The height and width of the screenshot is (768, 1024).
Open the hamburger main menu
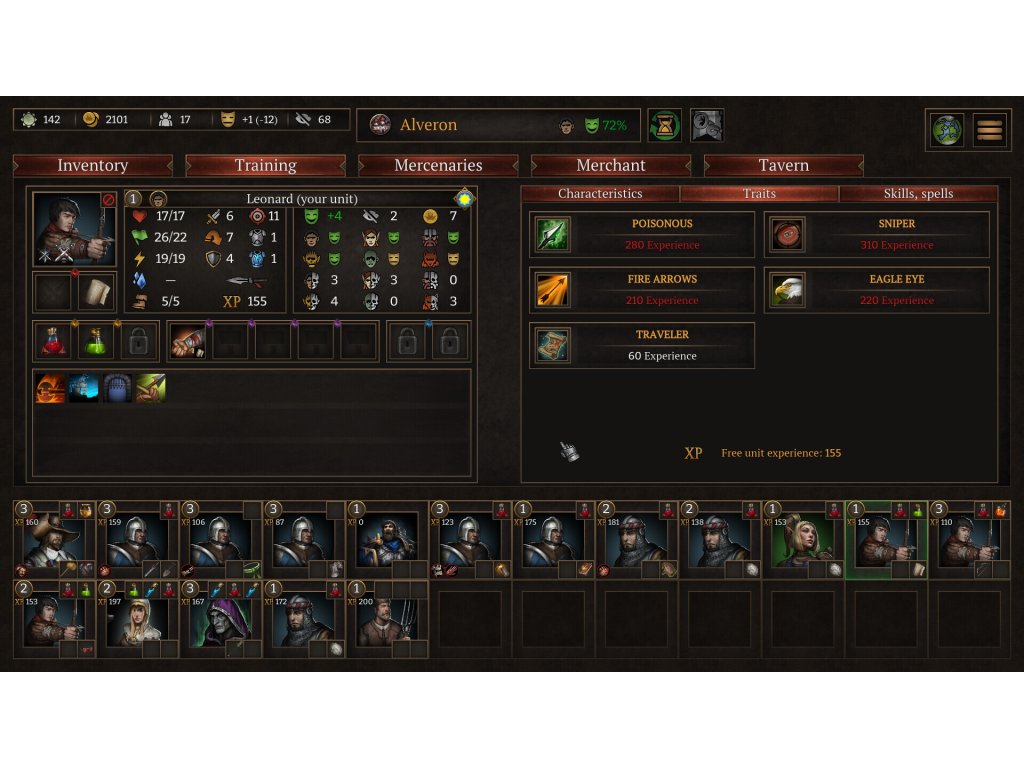[989, 130]
